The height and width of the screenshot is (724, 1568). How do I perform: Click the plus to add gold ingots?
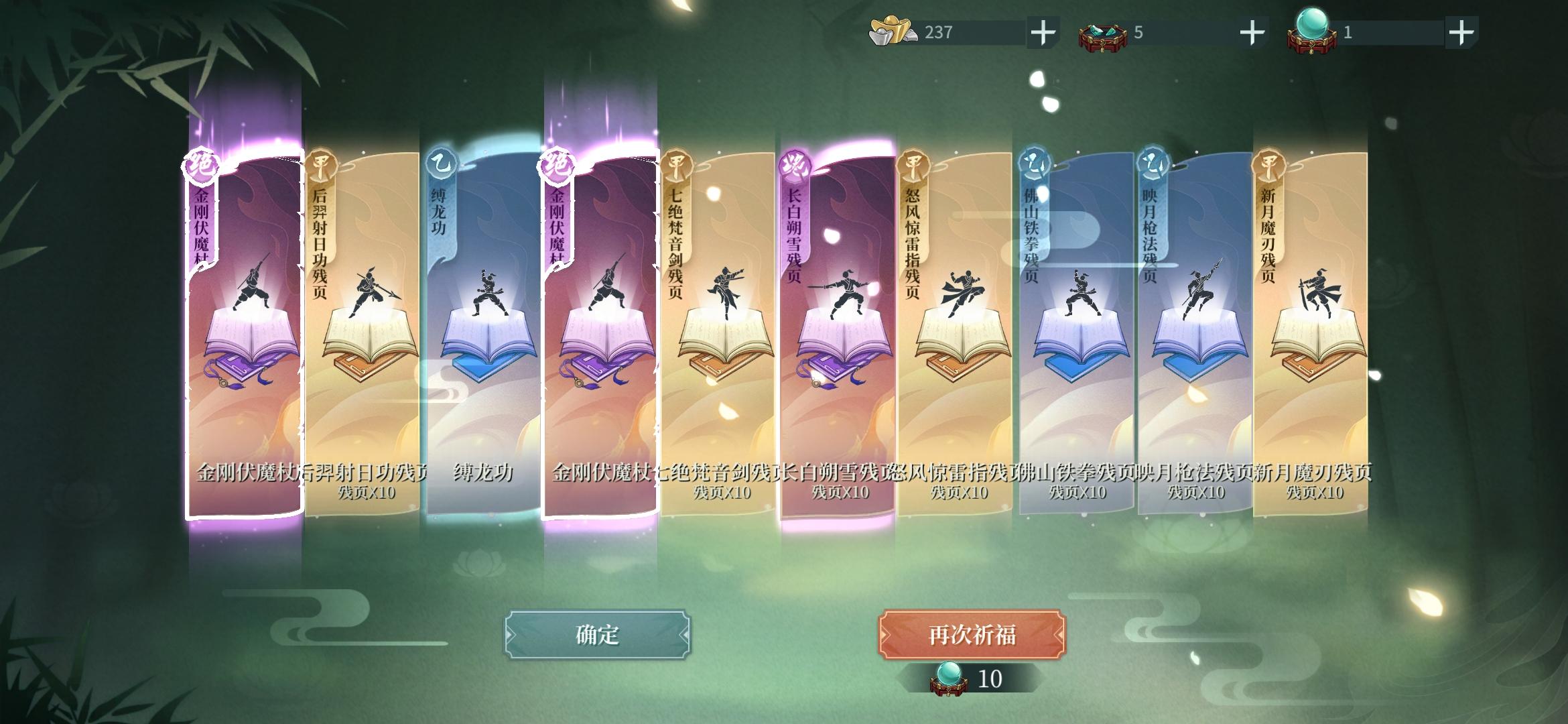point(1044,30)
